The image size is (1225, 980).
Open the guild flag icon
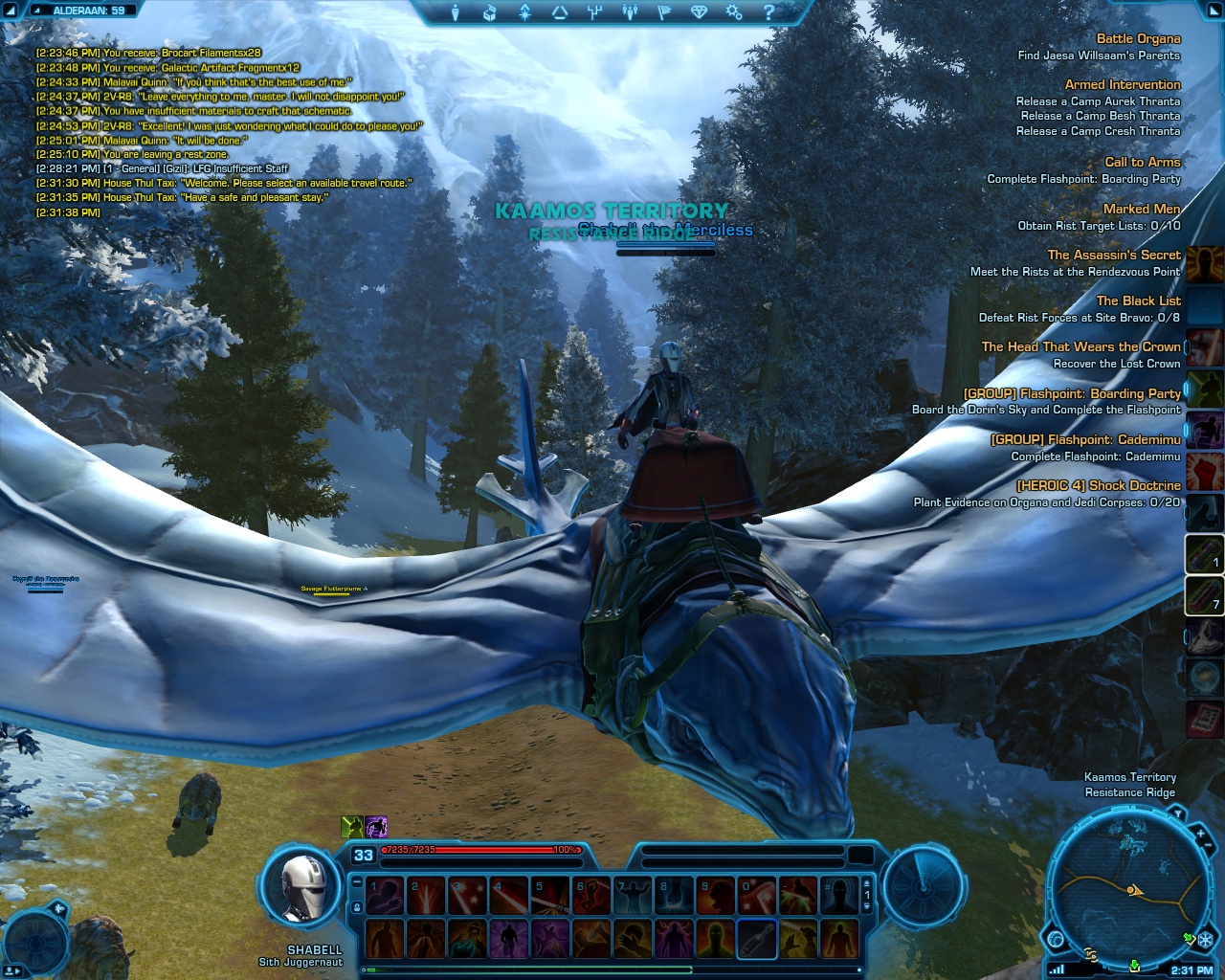click(x=663, y=12)
